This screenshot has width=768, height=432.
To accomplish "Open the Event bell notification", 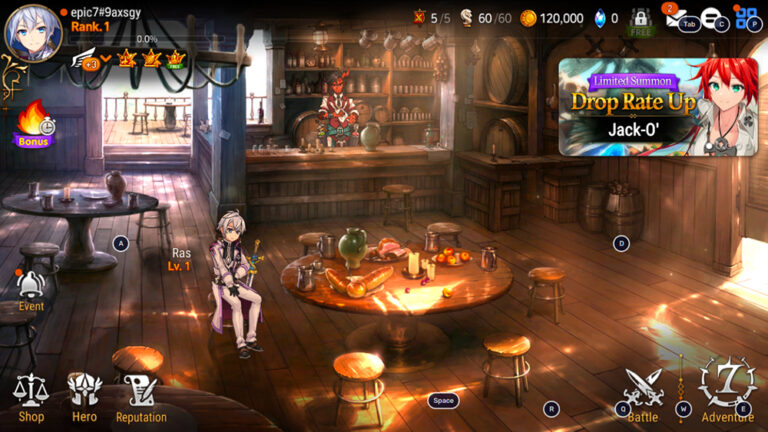I will [31, 289].
